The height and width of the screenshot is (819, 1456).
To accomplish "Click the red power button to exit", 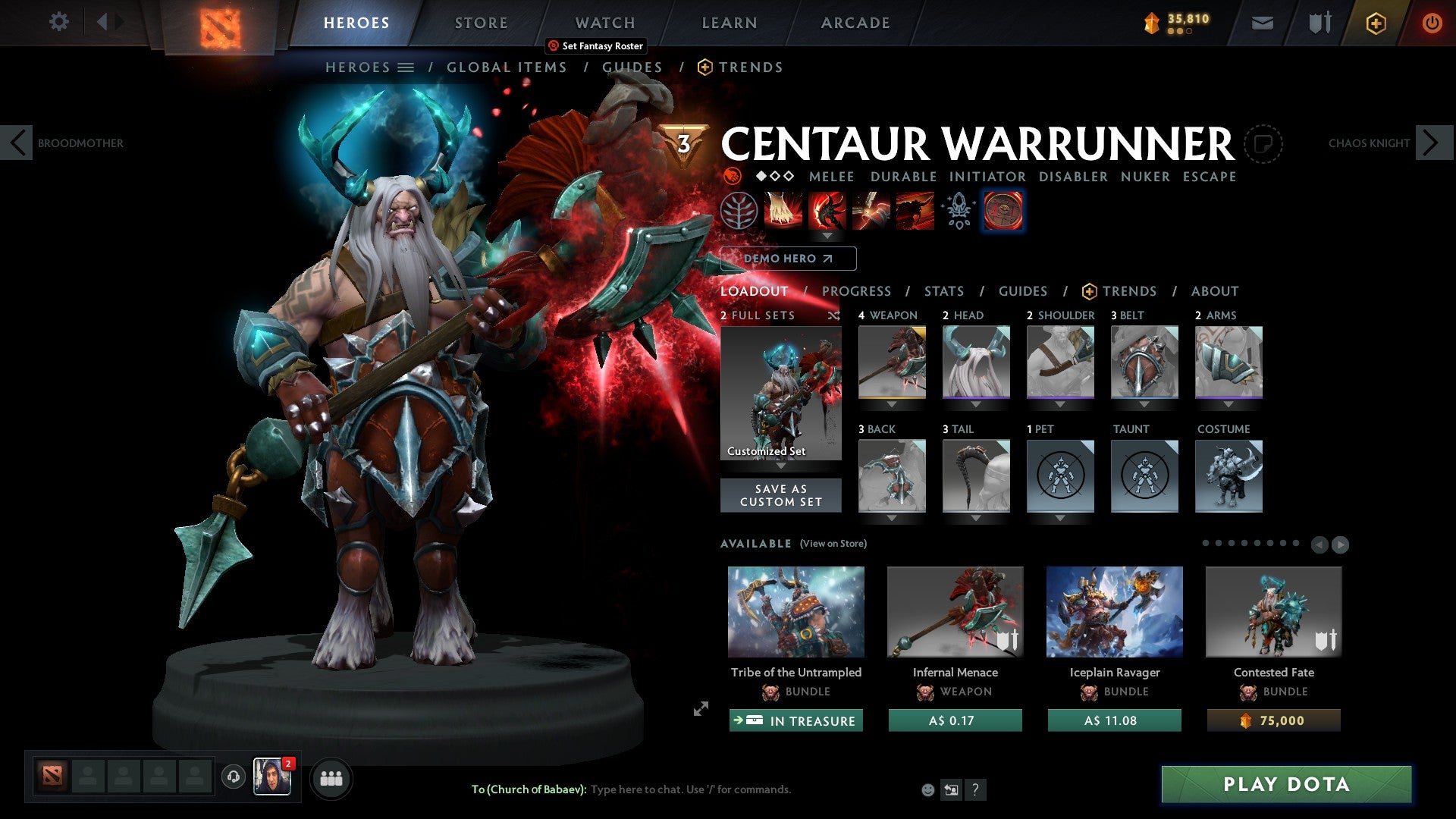I will 1432,23.
